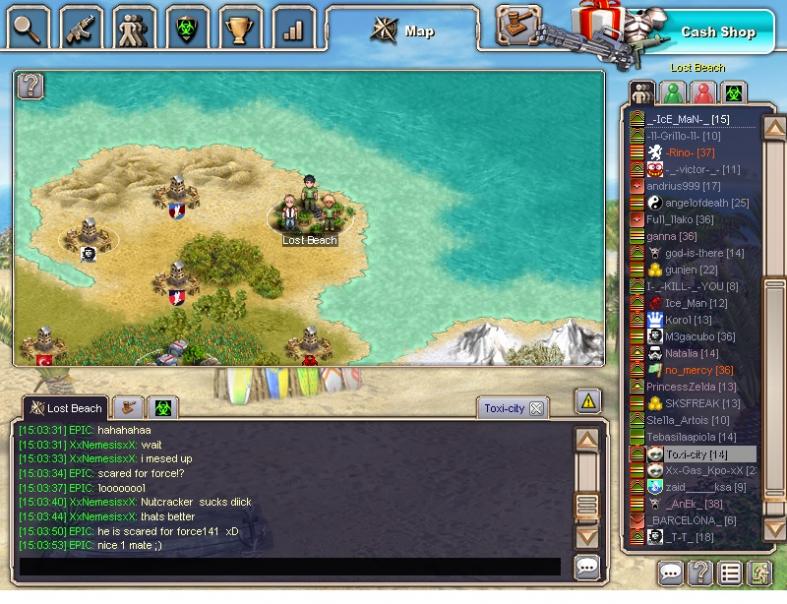Click the yellow warning triangle button
Viewport: 787px width, 604px height.
click(x=588, y=401)
